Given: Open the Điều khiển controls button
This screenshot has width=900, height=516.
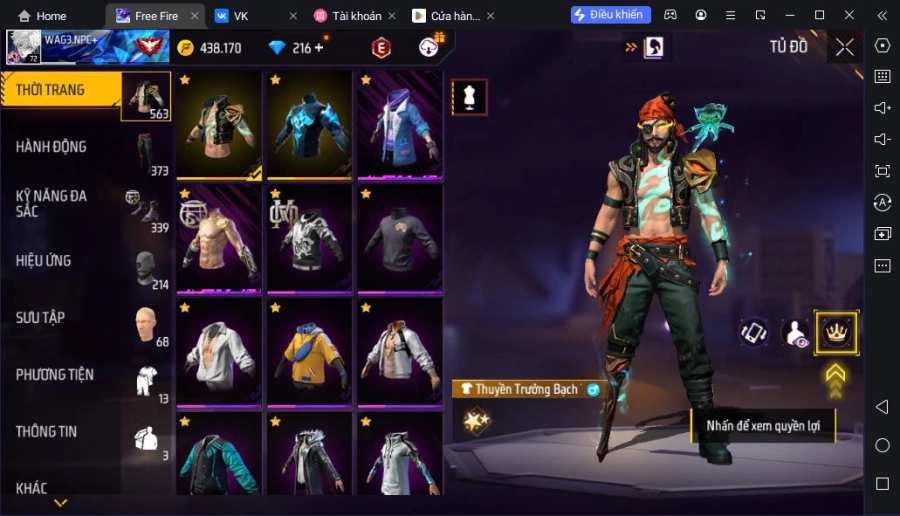Looking at the screenshot, I should coord(610,15).
